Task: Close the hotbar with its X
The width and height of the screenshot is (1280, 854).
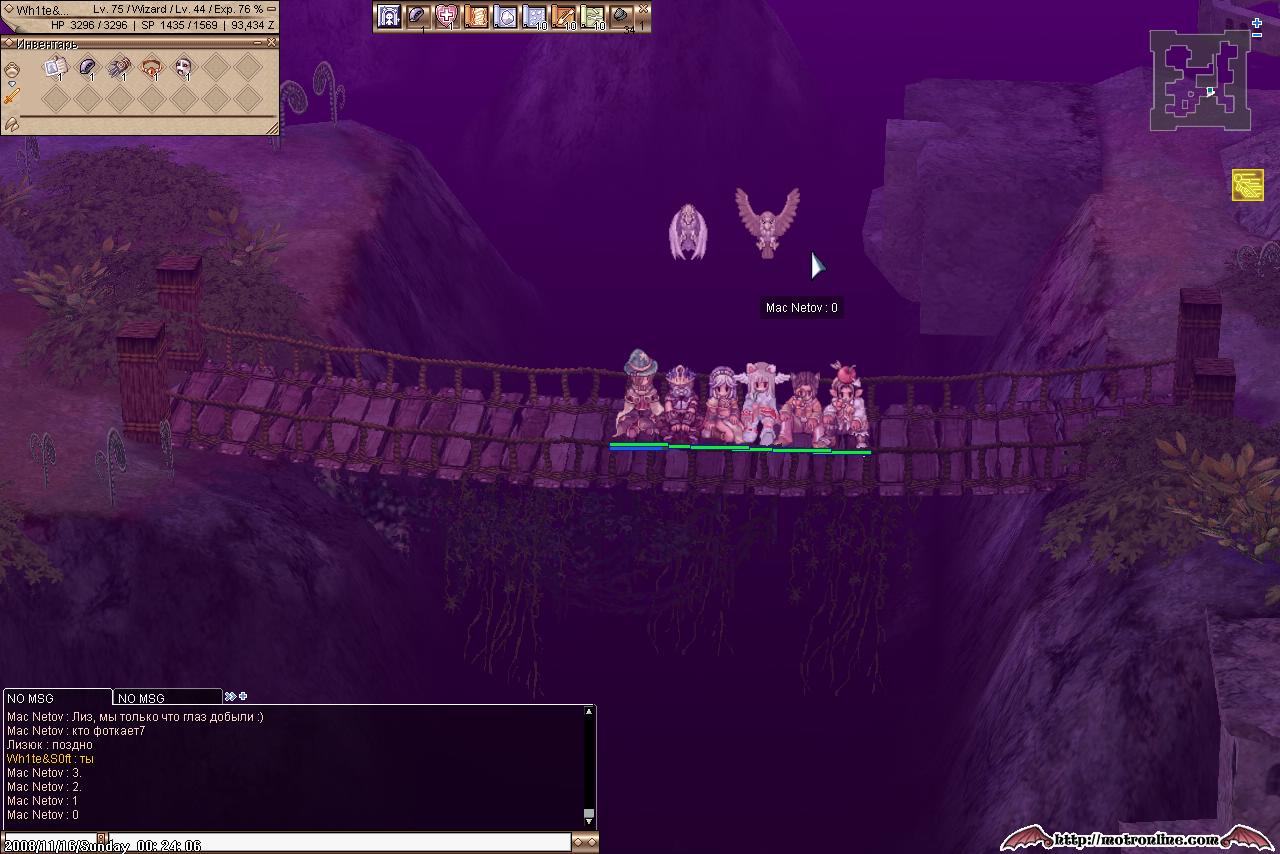Action: coord(643,9)
